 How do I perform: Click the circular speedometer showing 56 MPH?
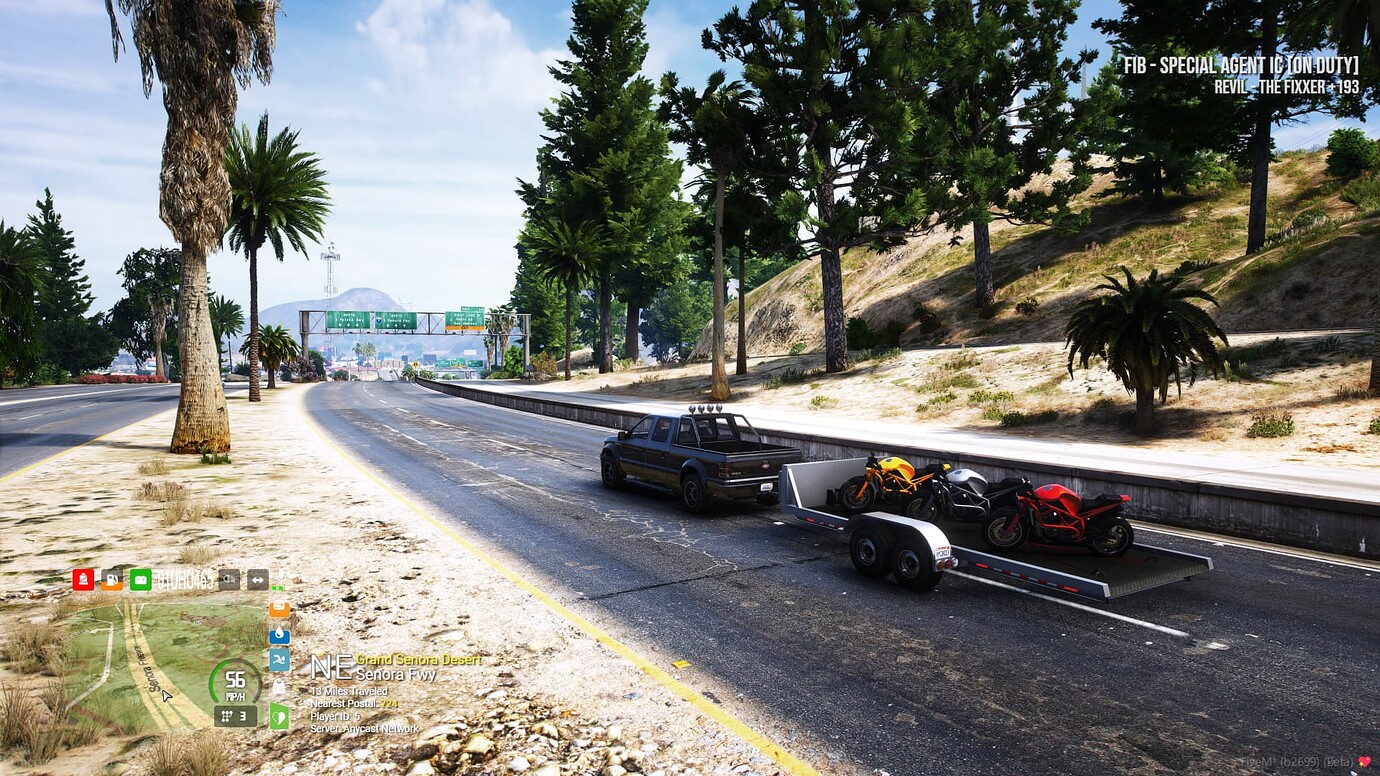coord(235,681)
